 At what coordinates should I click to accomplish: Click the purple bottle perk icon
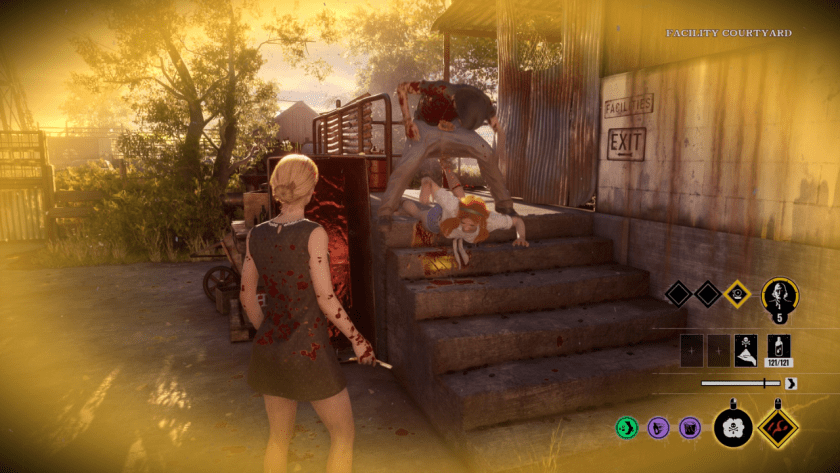tap(658, 428)
